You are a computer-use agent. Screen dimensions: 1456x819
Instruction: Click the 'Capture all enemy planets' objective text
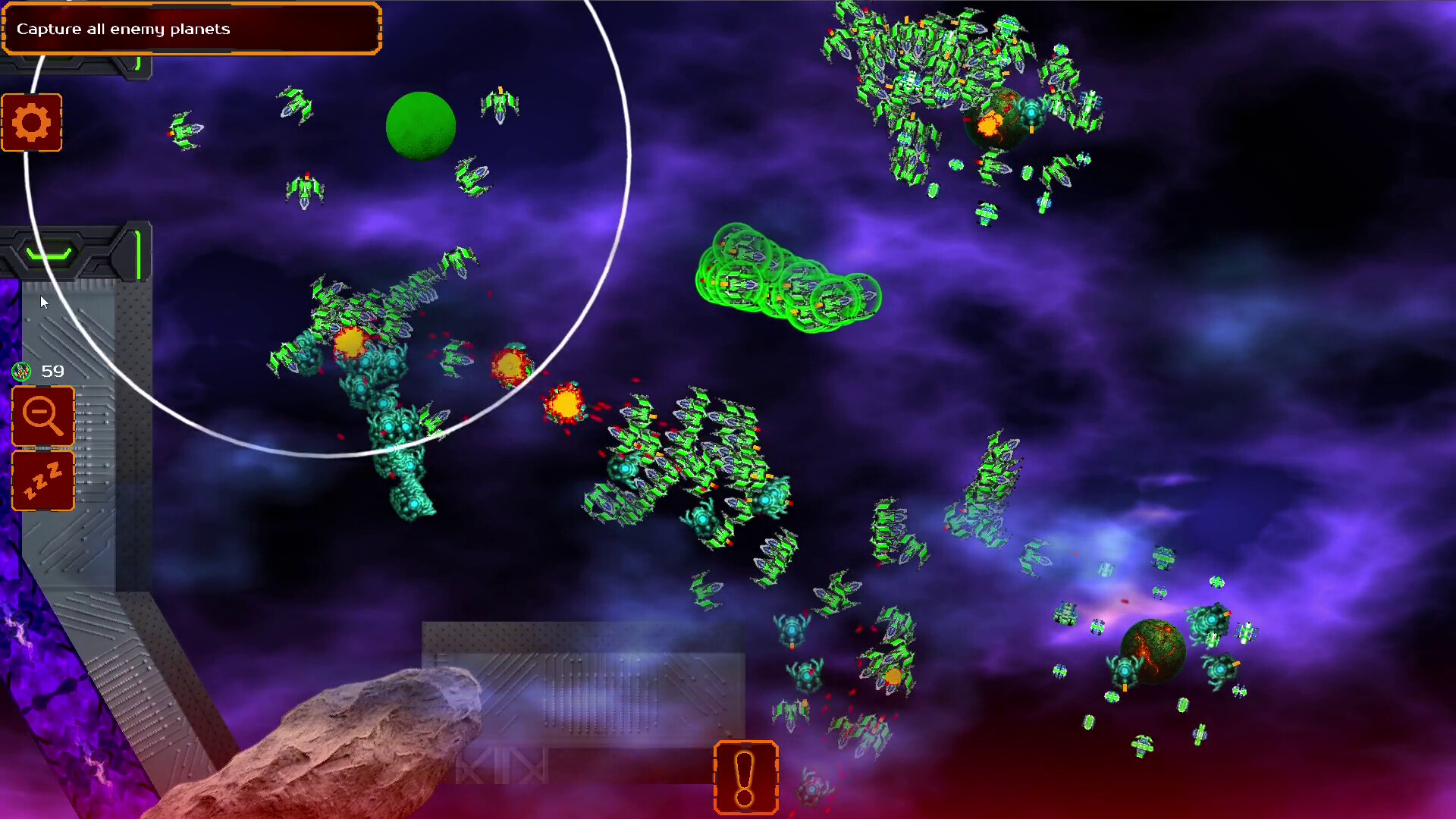pyautogui.click(x=124, y=29)
